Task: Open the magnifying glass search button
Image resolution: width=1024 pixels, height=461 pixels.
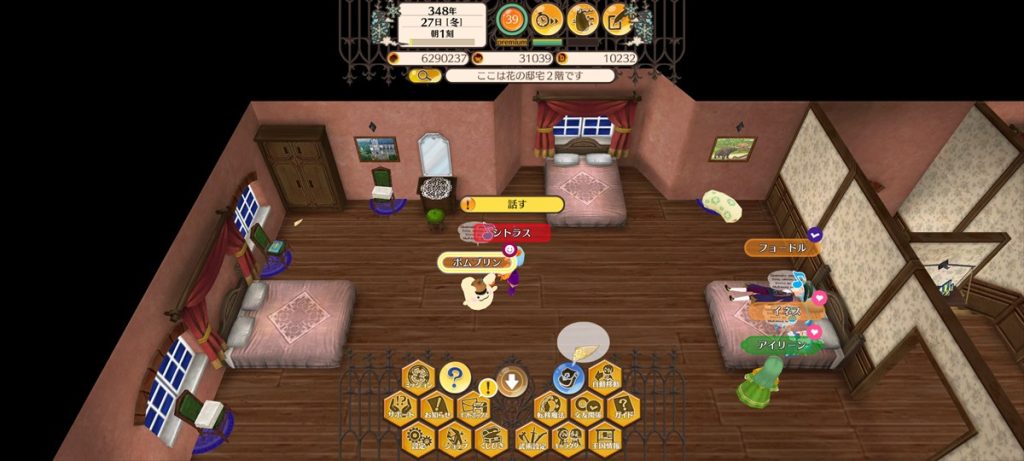Action: [424, 75]
